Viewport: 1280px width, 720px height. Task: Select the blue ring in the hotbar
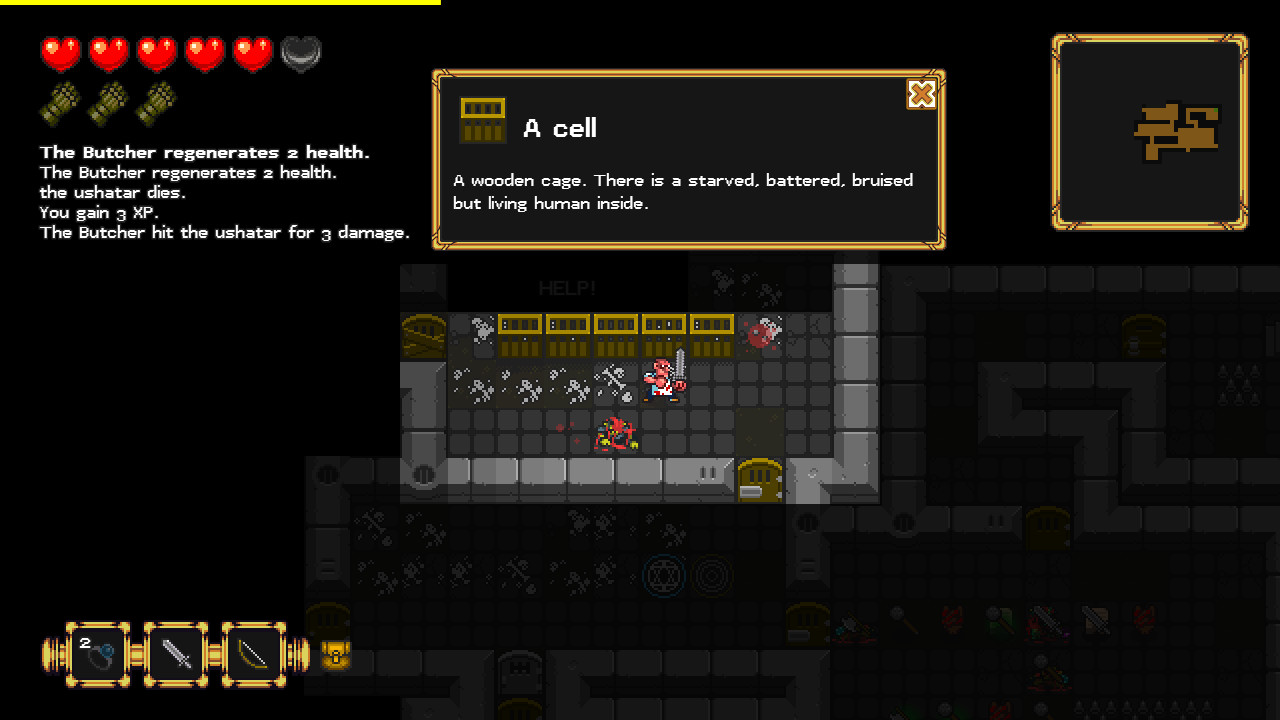click(x=97, y=655)
